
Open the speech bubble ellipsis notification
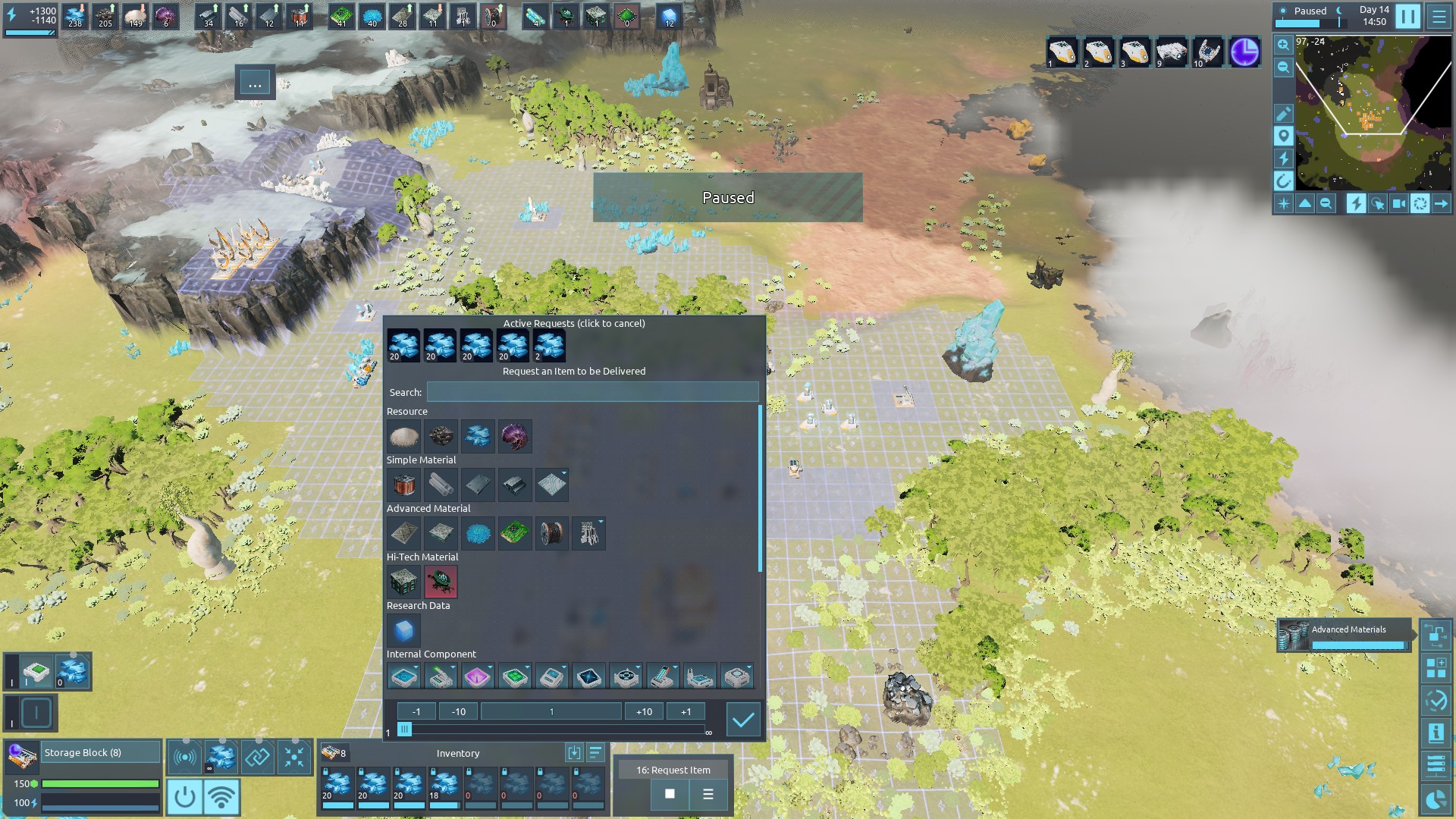255,83
